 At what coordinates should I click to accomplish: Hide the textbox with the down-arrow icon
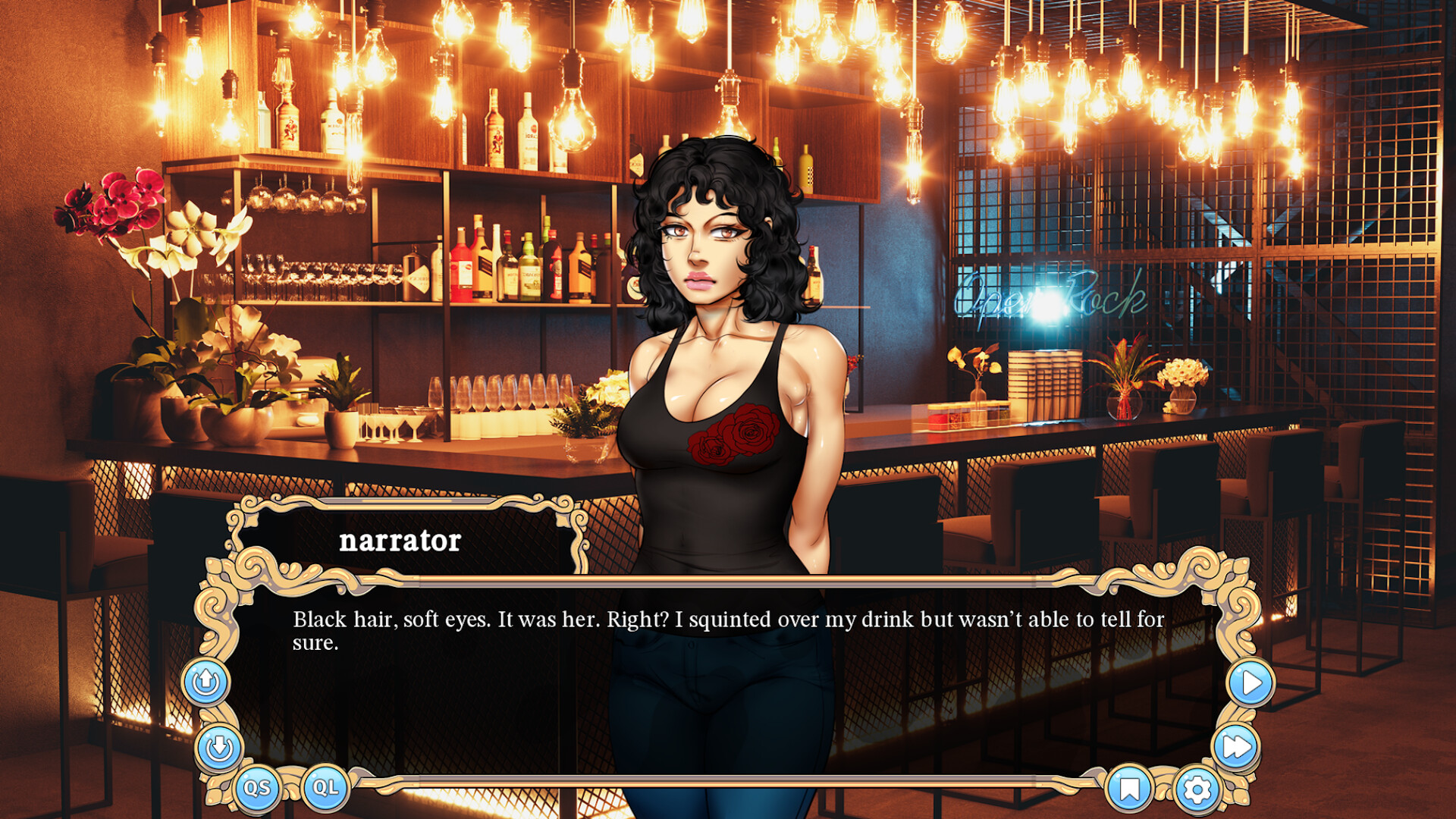218,748
